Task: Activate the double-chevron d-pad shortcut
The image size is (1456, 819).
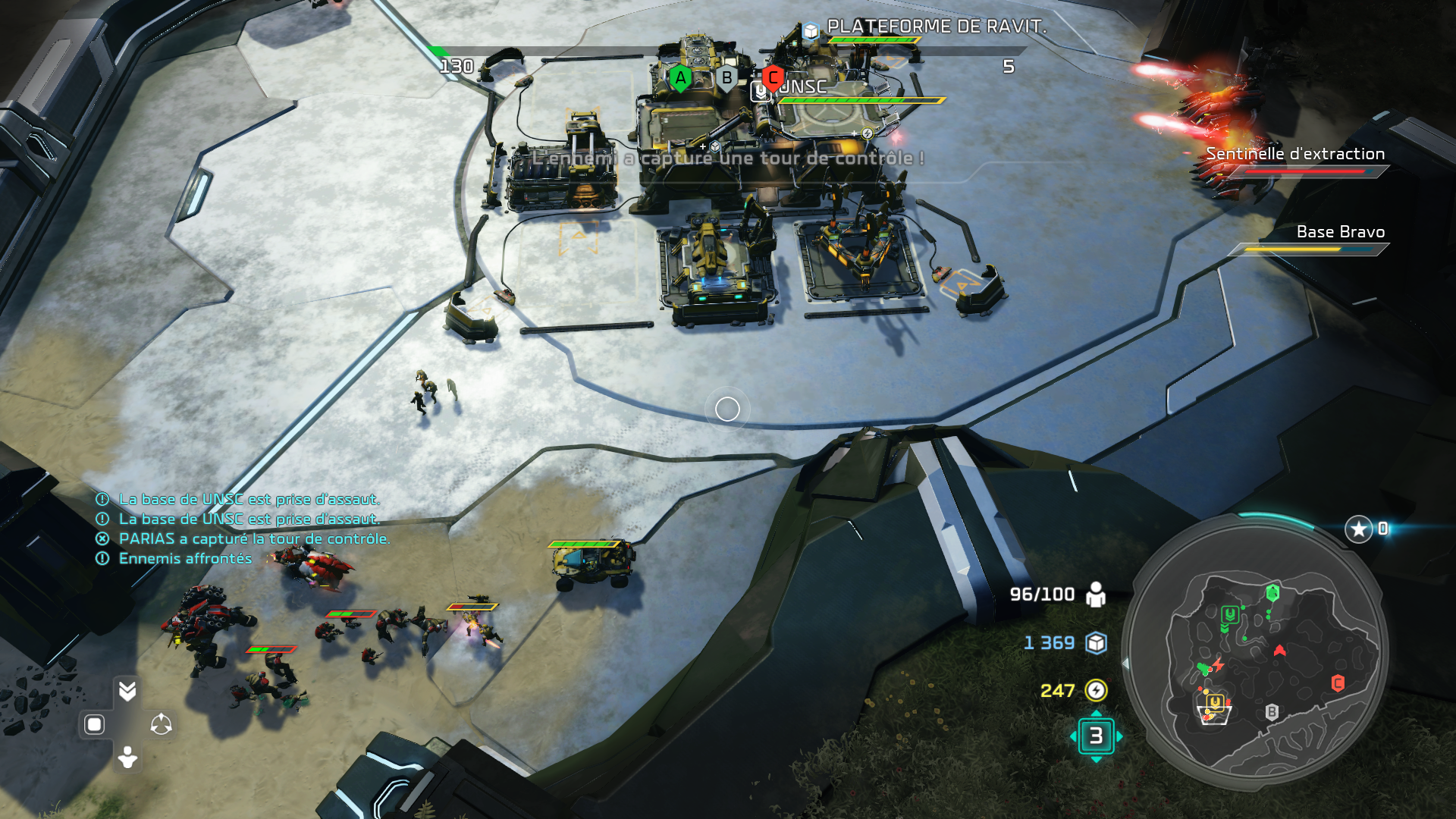Action: click(127, 691)
